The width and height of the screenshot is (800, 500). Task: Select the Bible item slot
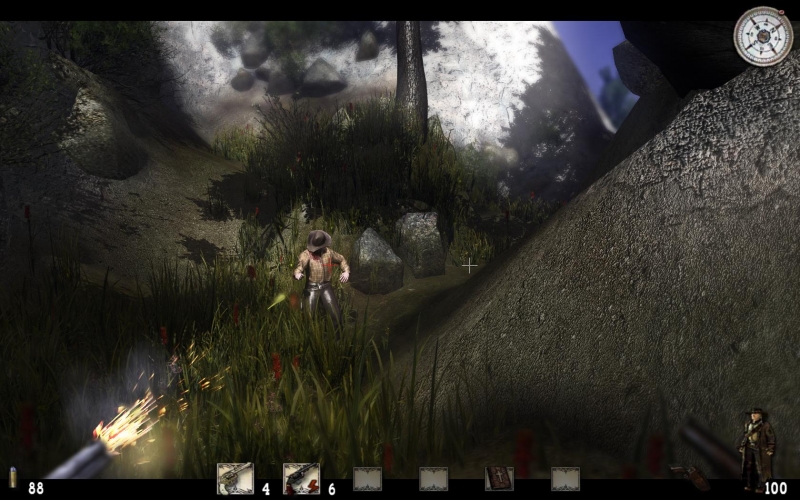499,479
